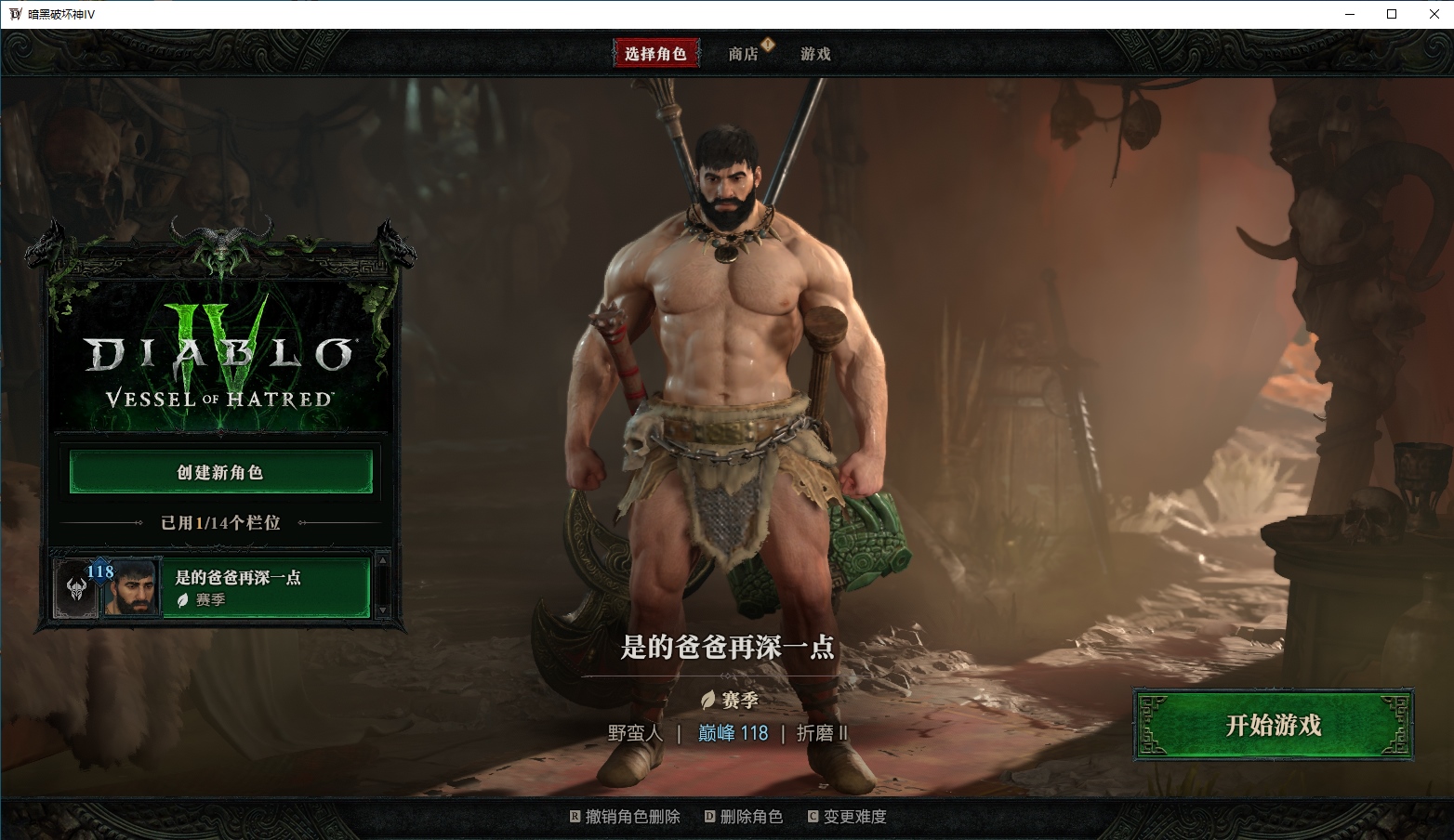
Task: Start the game with 开始游戏
Action: 1273,725
